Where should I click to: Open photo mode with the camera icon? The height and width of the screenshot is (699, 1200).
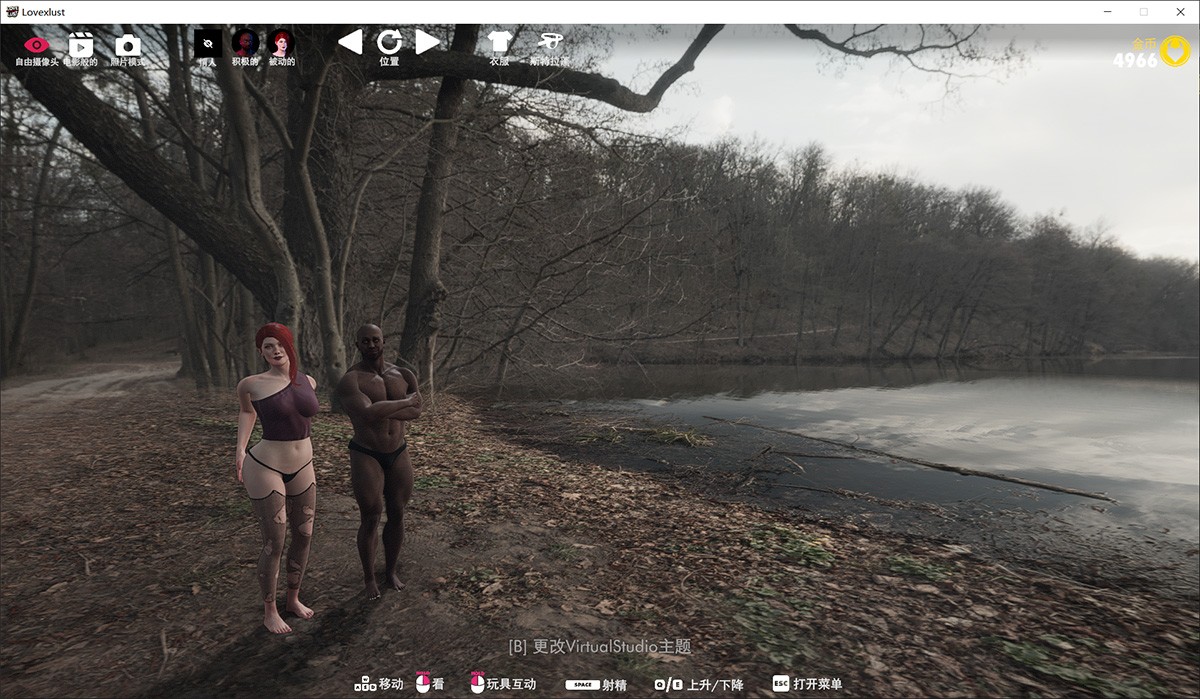click(x=127, y=45)
